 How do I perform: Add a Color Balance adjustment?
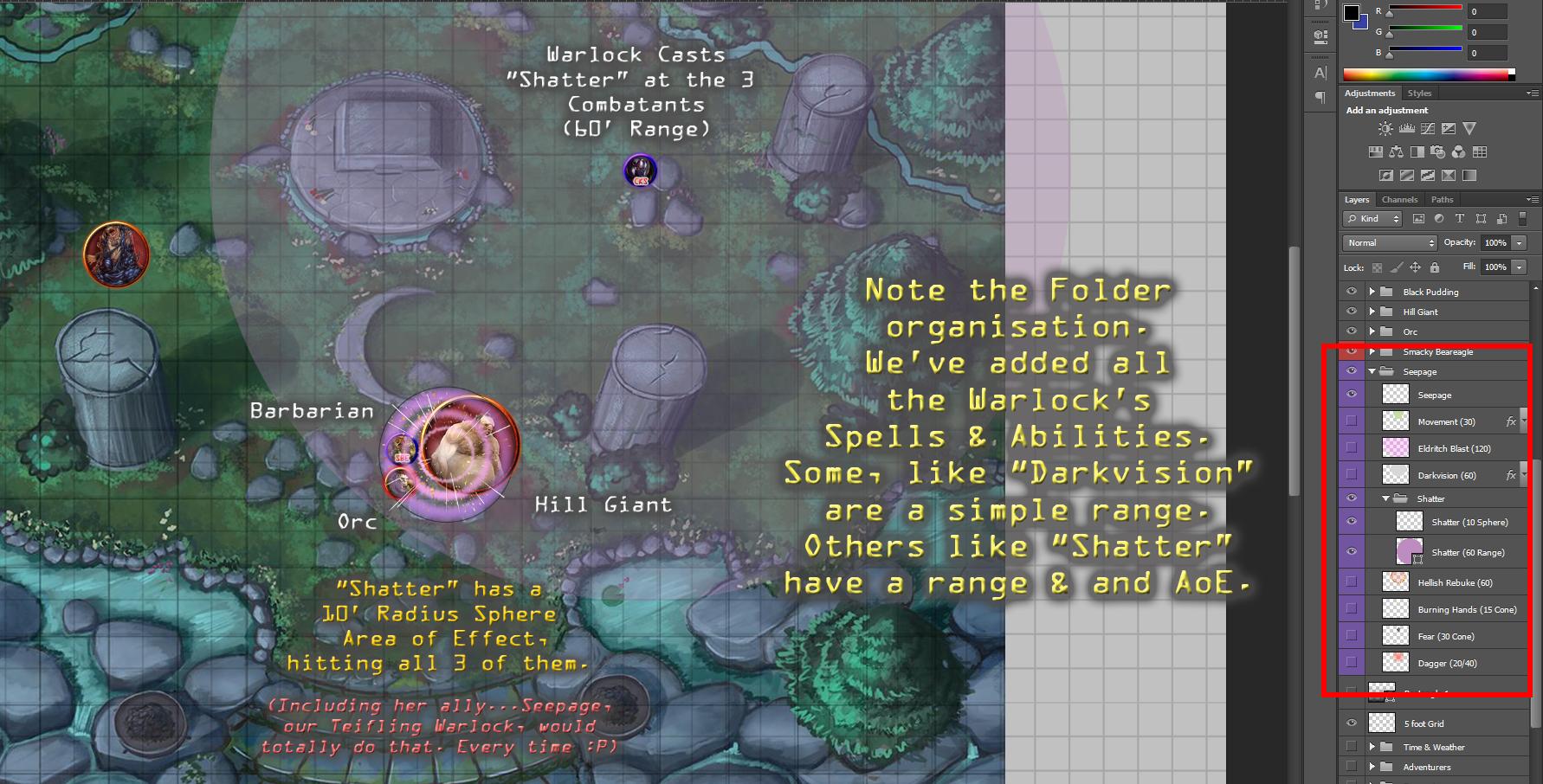pos(1396,151)
